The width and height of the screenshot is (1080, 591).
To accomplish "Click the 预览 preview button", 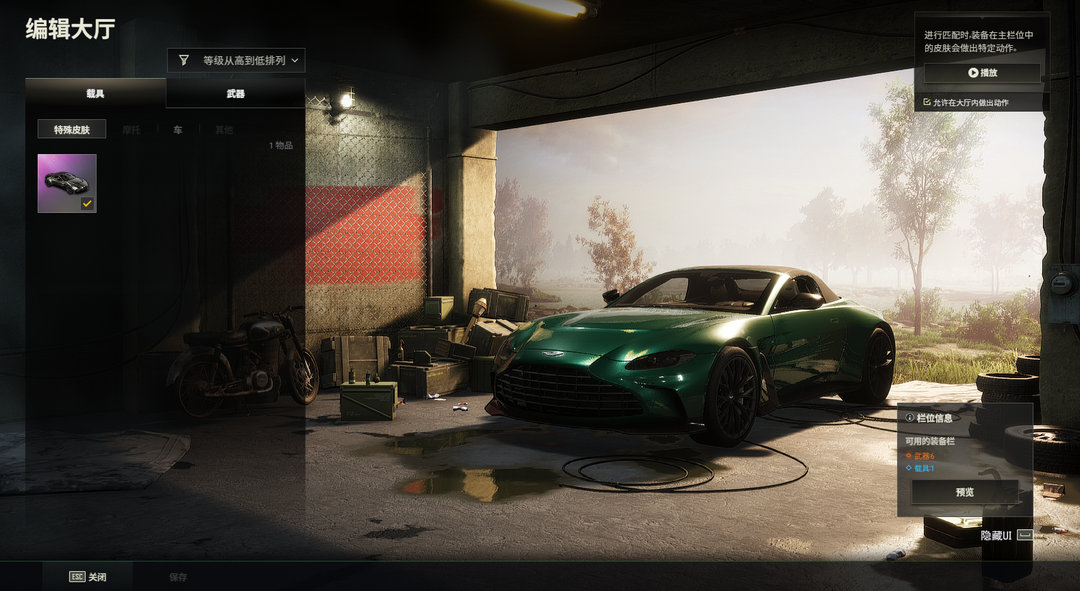I will coord(964,492).
